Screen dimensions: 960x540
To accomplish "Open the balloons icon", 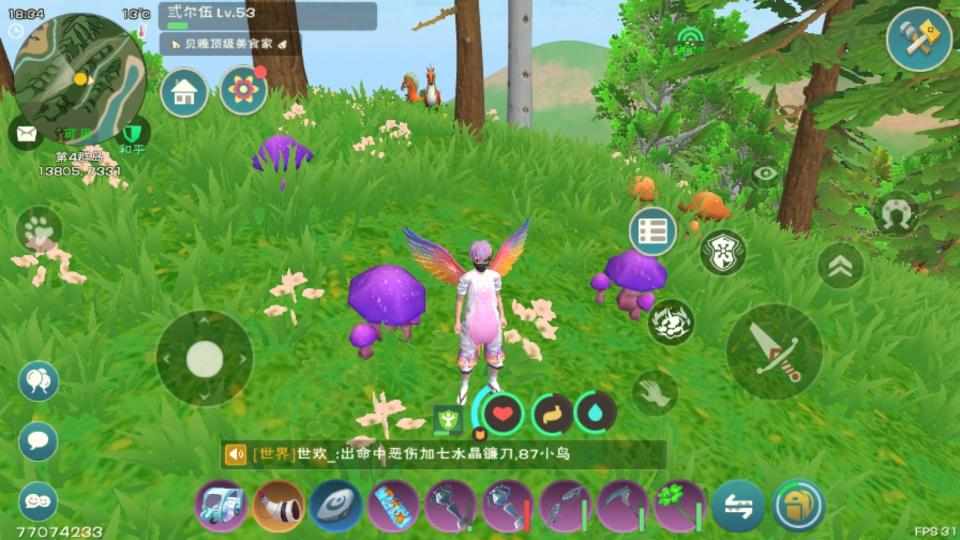I will [x=39, y=381].
